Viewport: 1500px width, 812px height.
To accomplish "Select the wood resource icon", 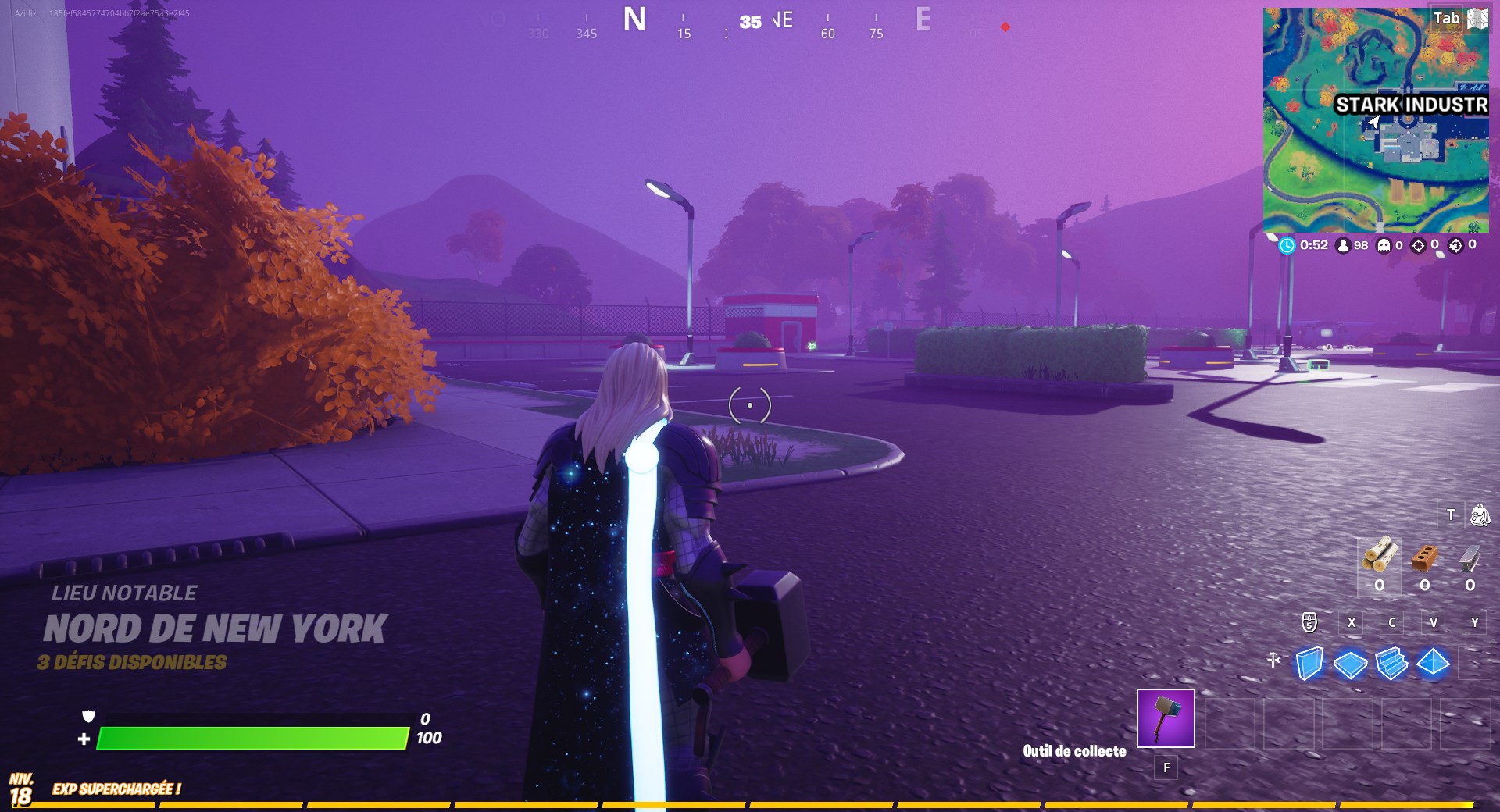I will [1380, 557].
